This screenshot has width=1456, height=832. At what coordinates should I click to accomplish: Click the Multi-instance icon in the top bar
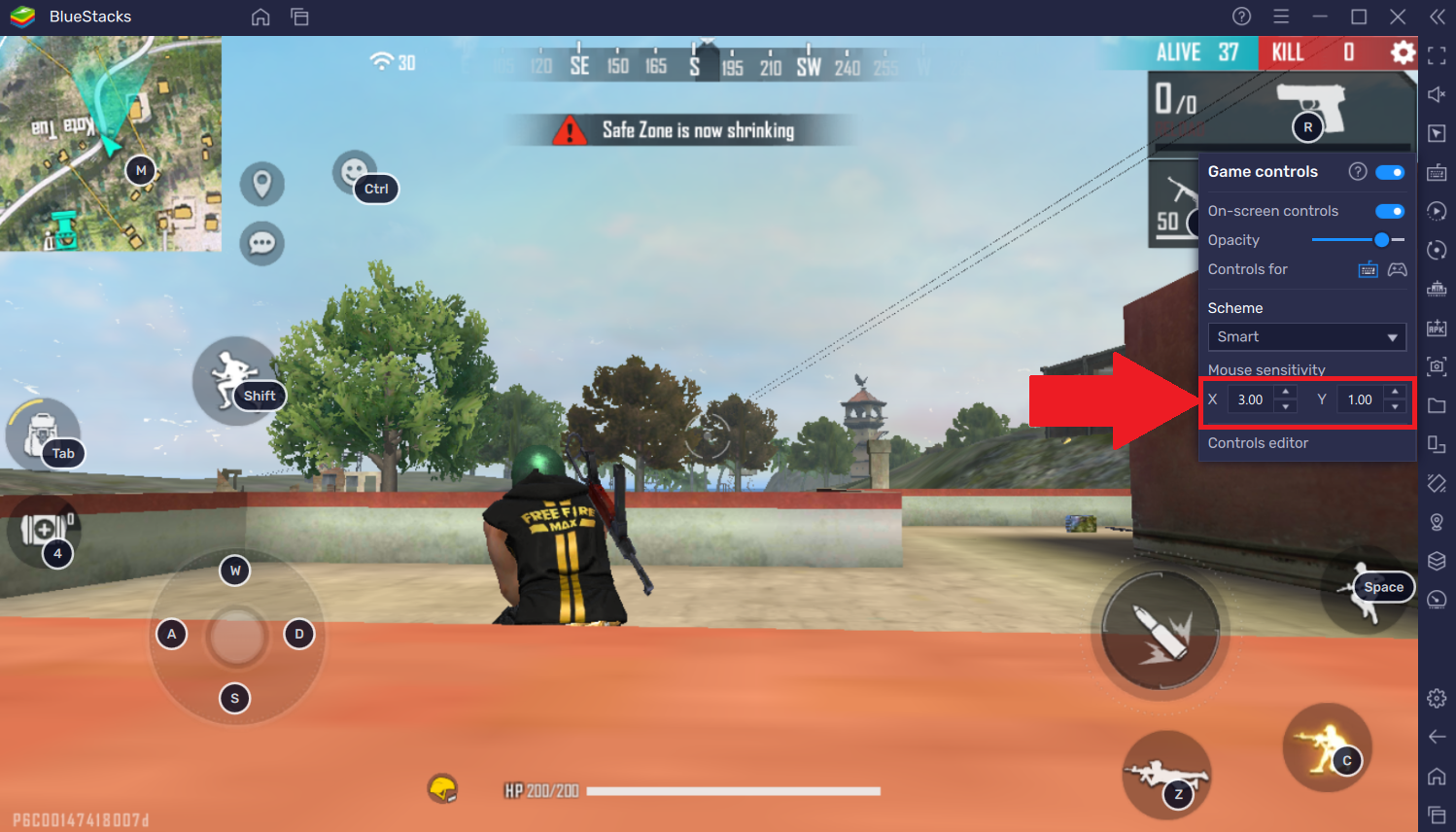coord(299,17)
